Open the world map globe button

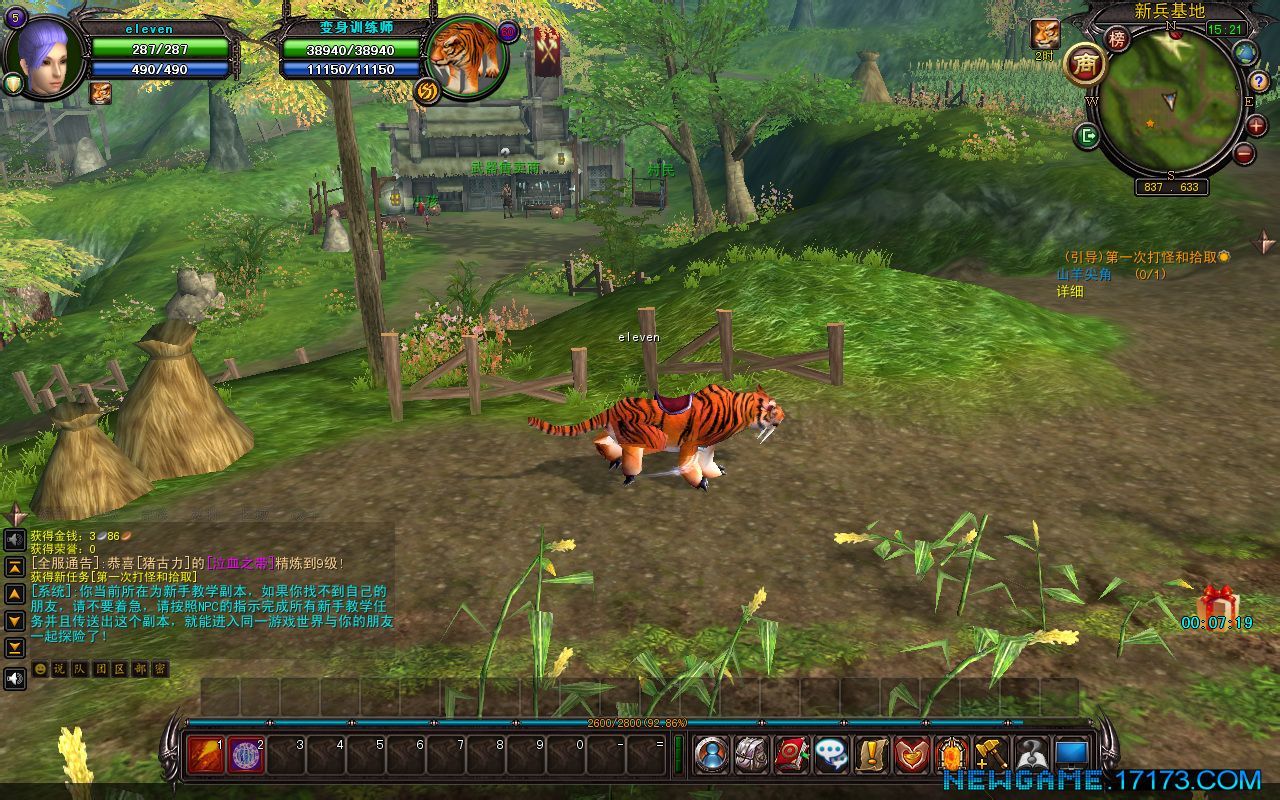tap(1245, 52)
